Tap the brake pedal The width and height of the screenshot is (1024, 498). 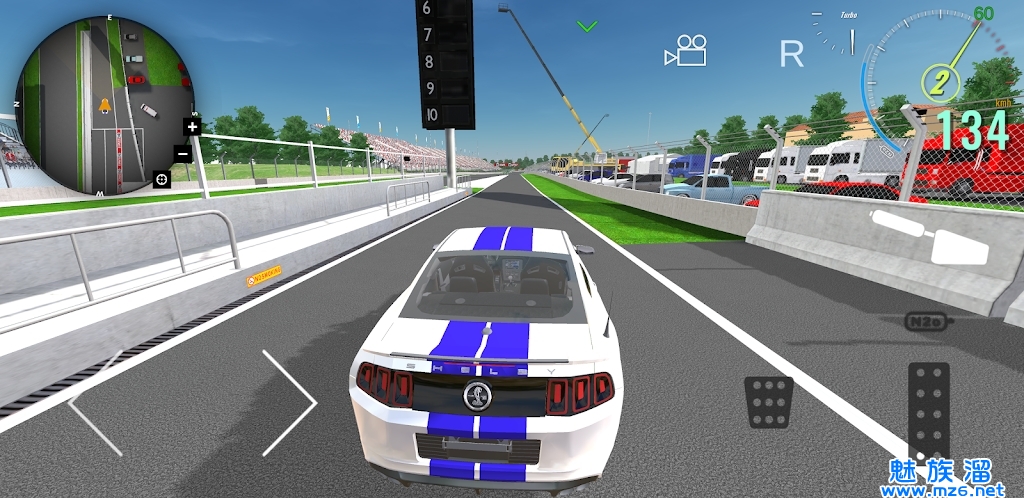[769, 403]
